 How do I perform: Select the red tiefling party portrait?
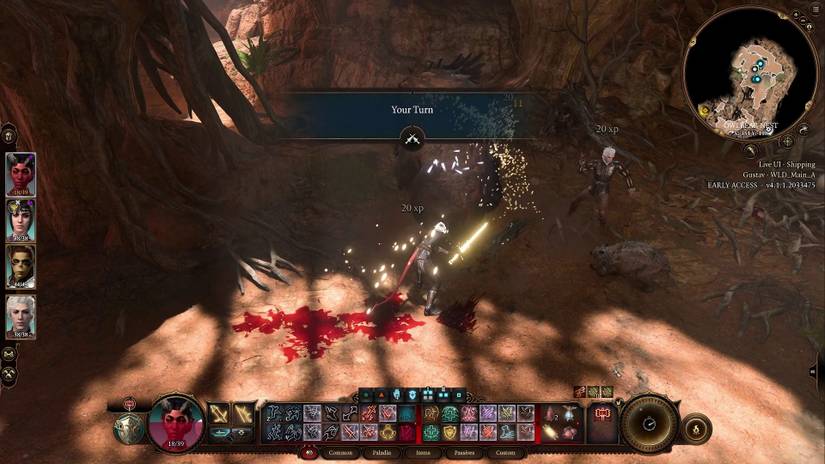[x=21, y=173]
